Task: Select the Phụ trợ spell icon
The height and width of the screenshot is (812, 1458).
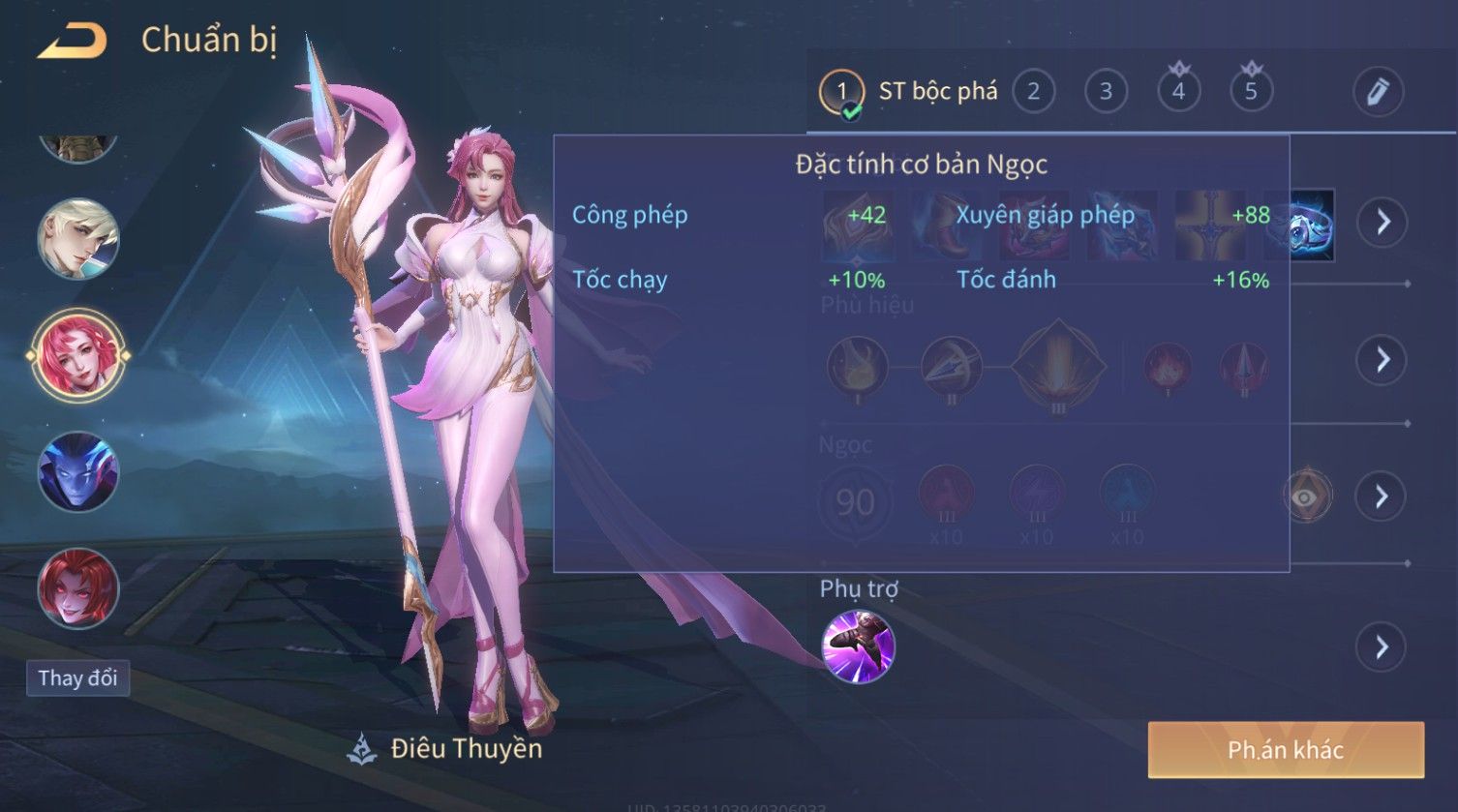Action: click(858, 647)
